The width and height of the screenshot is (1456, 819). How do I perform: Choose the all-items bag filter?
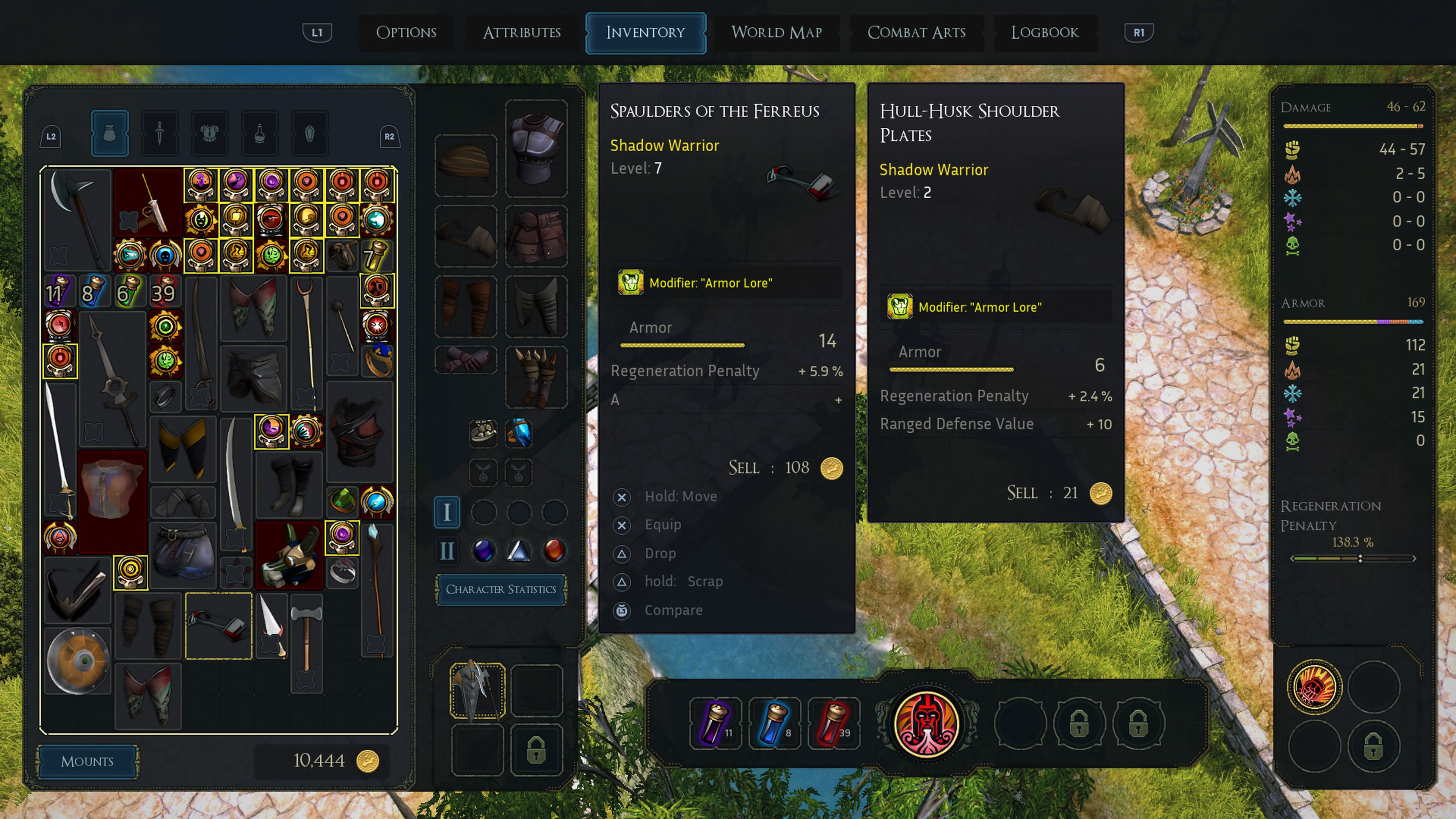coord(110,133)
